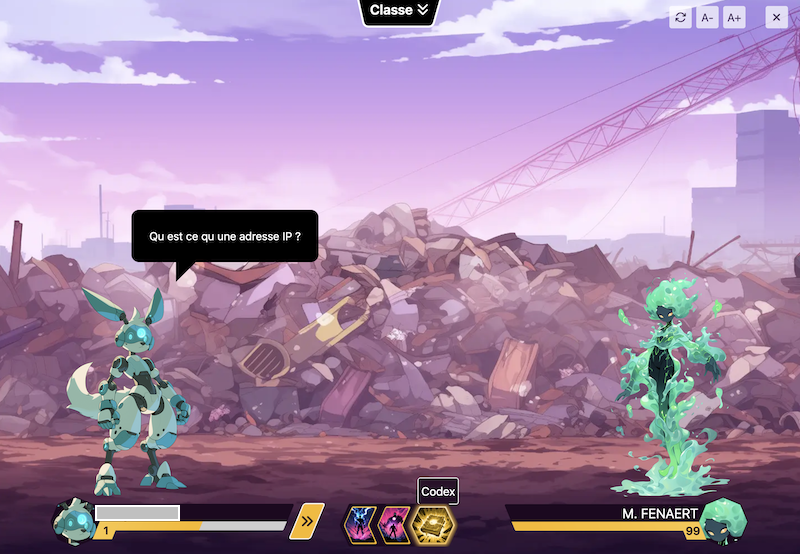Close the battle window
The image size is (800, 554).
click(776, 17)
